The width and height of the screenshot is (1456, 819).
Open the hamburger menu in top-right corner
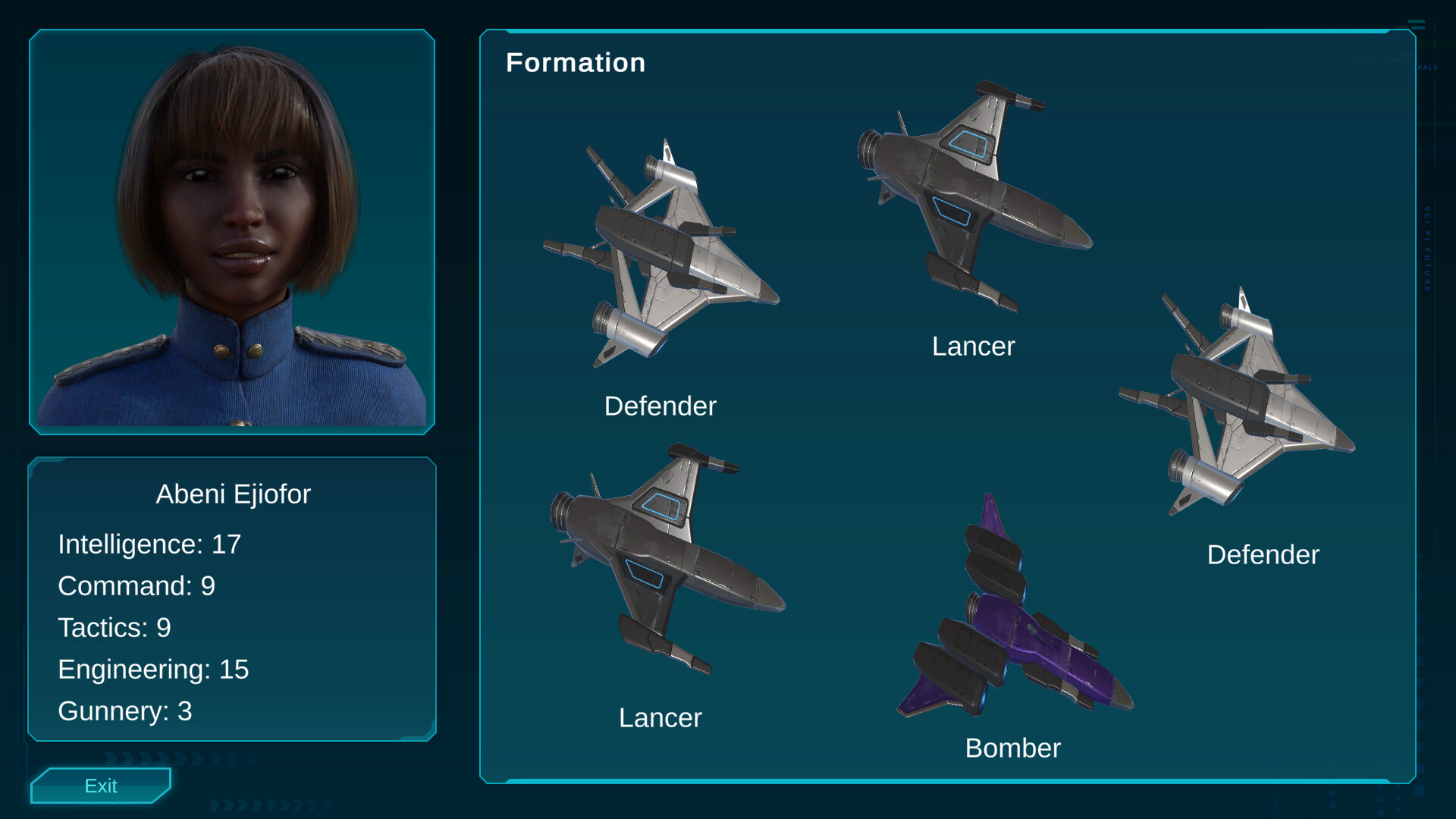click(1417, 23)
